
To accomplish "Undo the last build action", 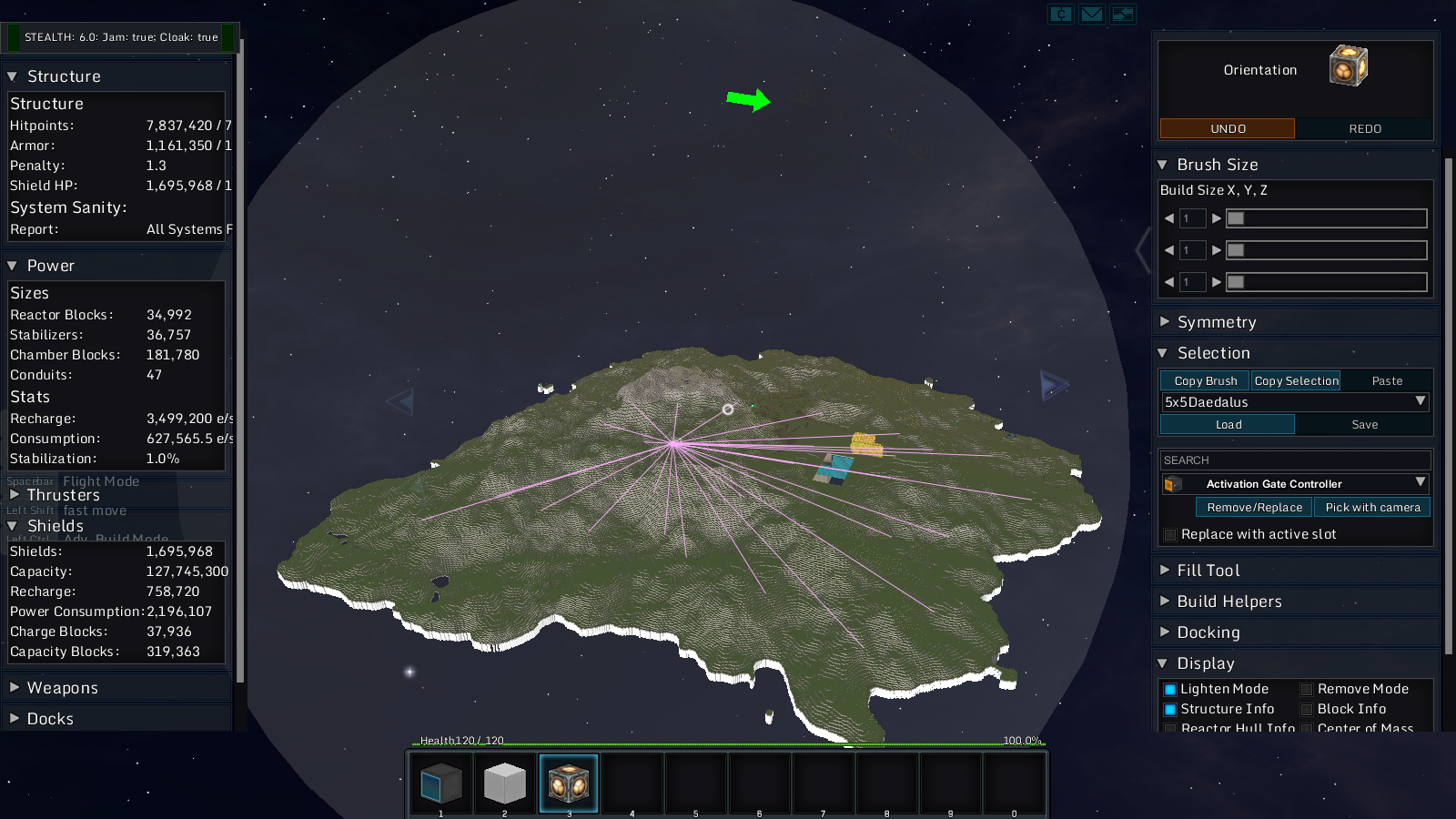I will 1227,128.
